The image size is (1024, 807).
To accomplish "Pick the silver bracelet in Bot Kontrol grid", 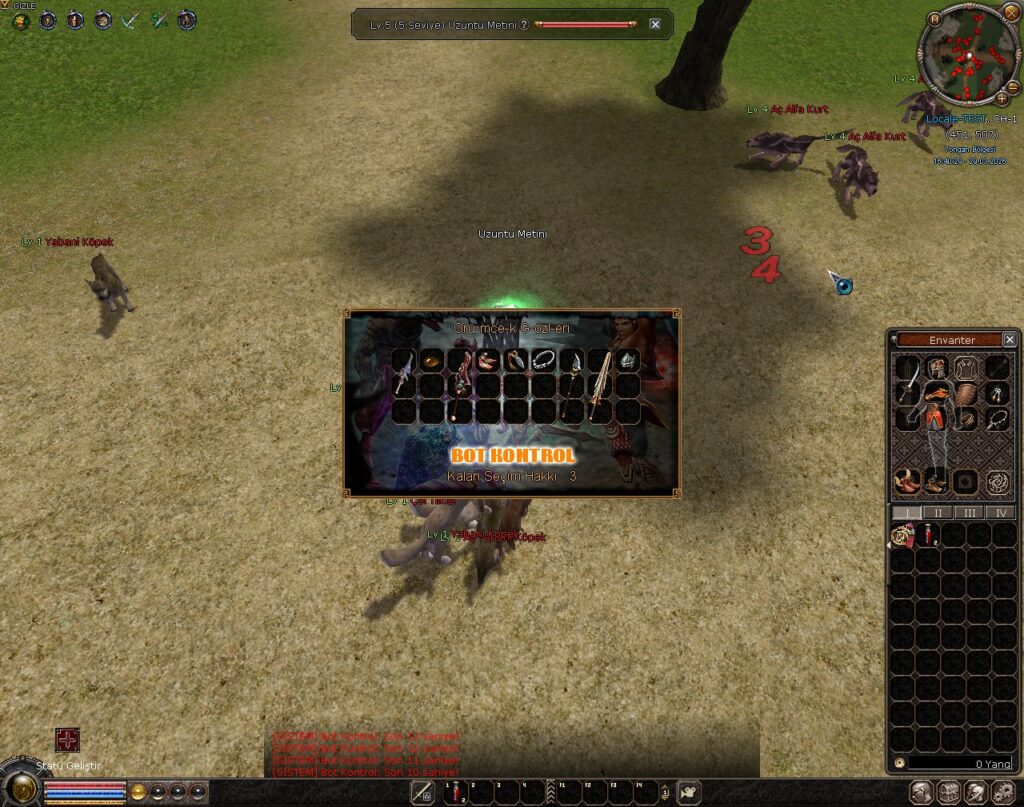I will tap(543, 360).
